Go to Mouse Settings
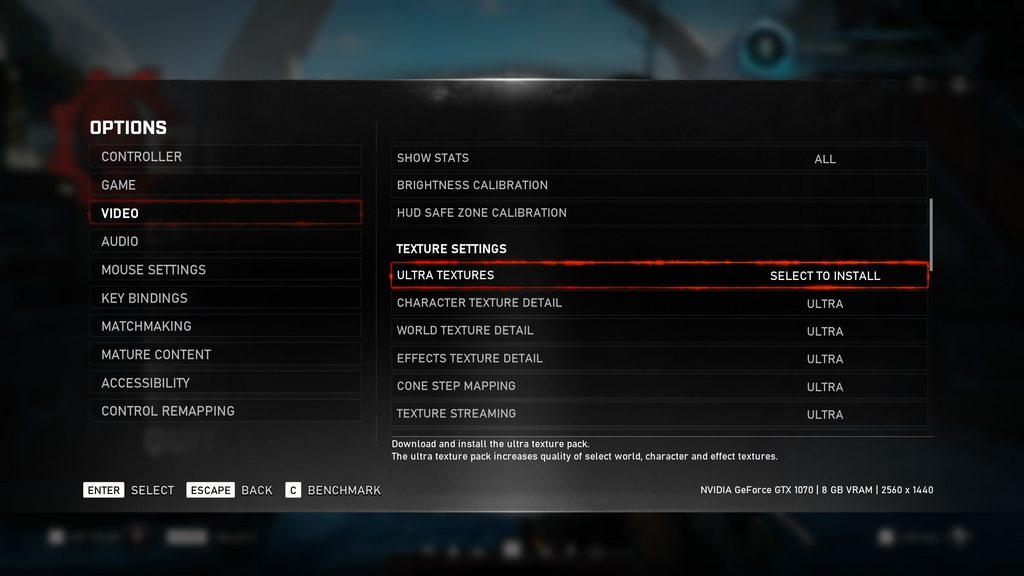1024x576 pixels. click(x=225, y=270)
